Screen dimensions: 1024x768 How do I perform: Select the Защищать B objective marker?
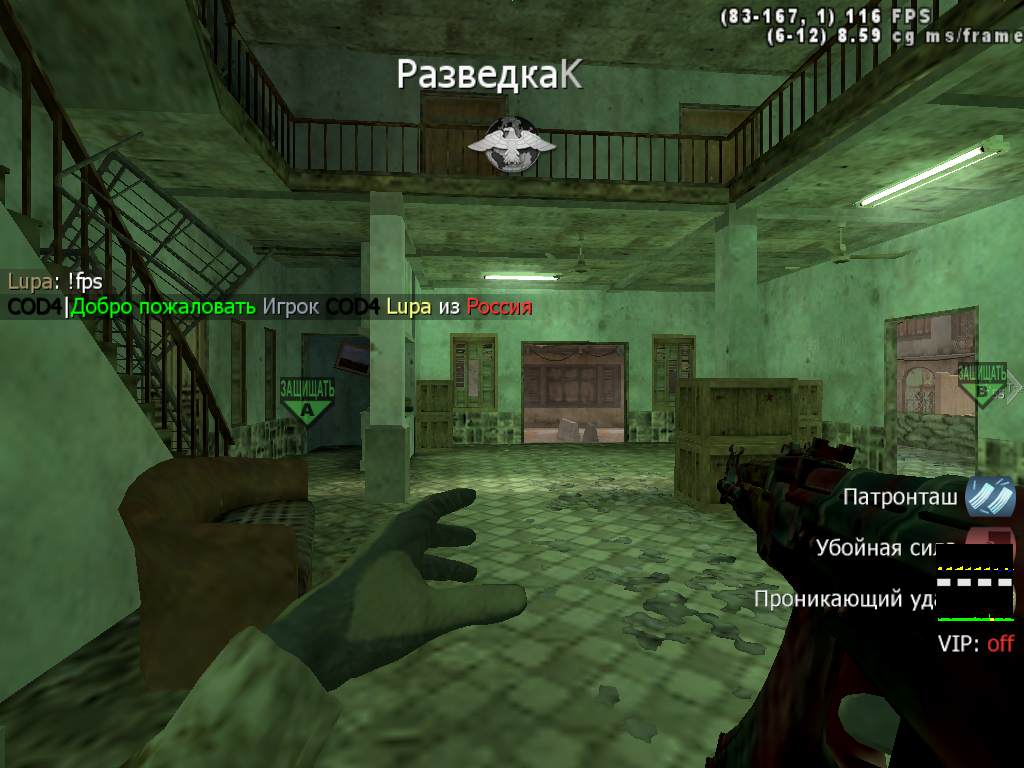983,385
